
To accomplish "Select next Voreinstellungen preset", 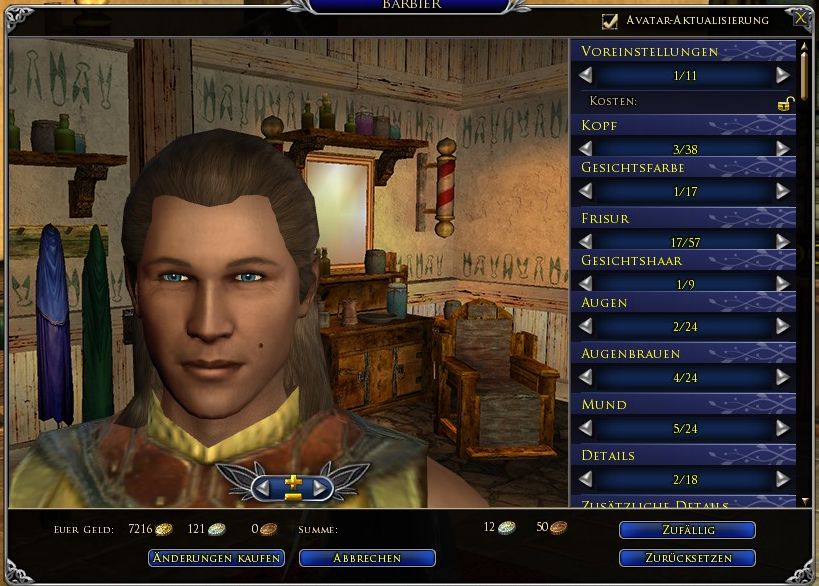I will [x=782, y=75].
